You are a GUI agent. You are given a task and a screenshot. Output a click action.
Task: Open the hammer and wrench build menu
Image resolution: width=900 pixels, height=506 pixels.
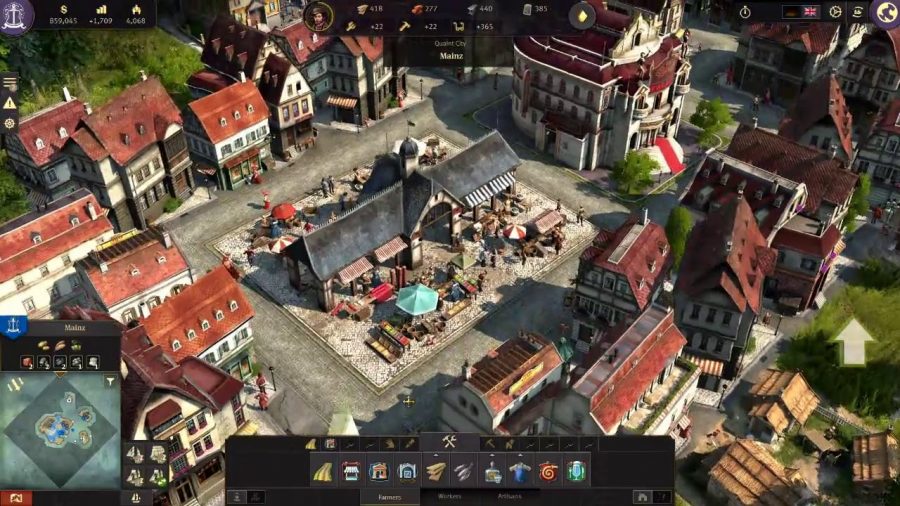coord(449,442)
